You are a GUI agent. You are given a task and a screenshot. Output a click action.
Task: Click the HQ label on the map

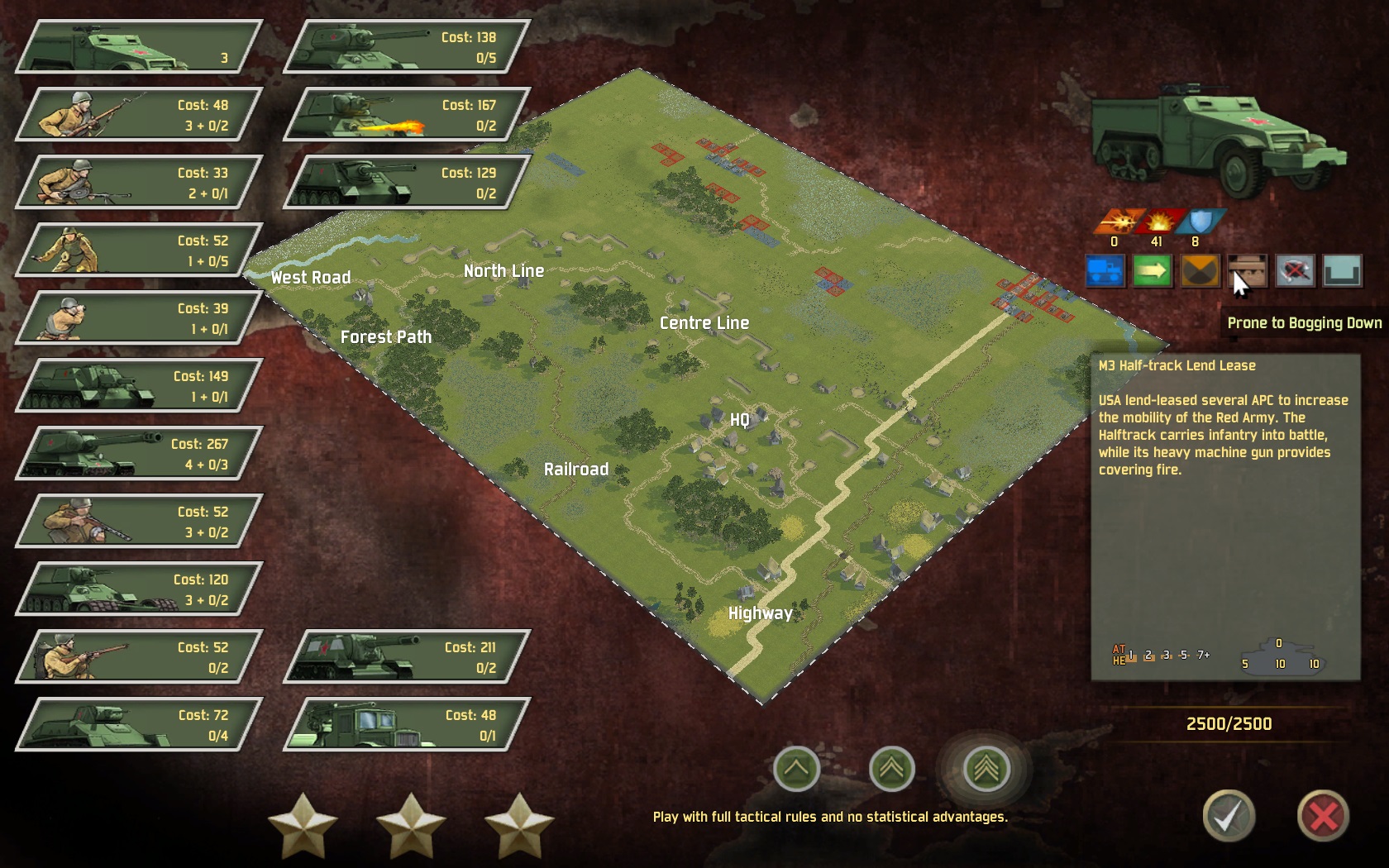tap(740, 419)
